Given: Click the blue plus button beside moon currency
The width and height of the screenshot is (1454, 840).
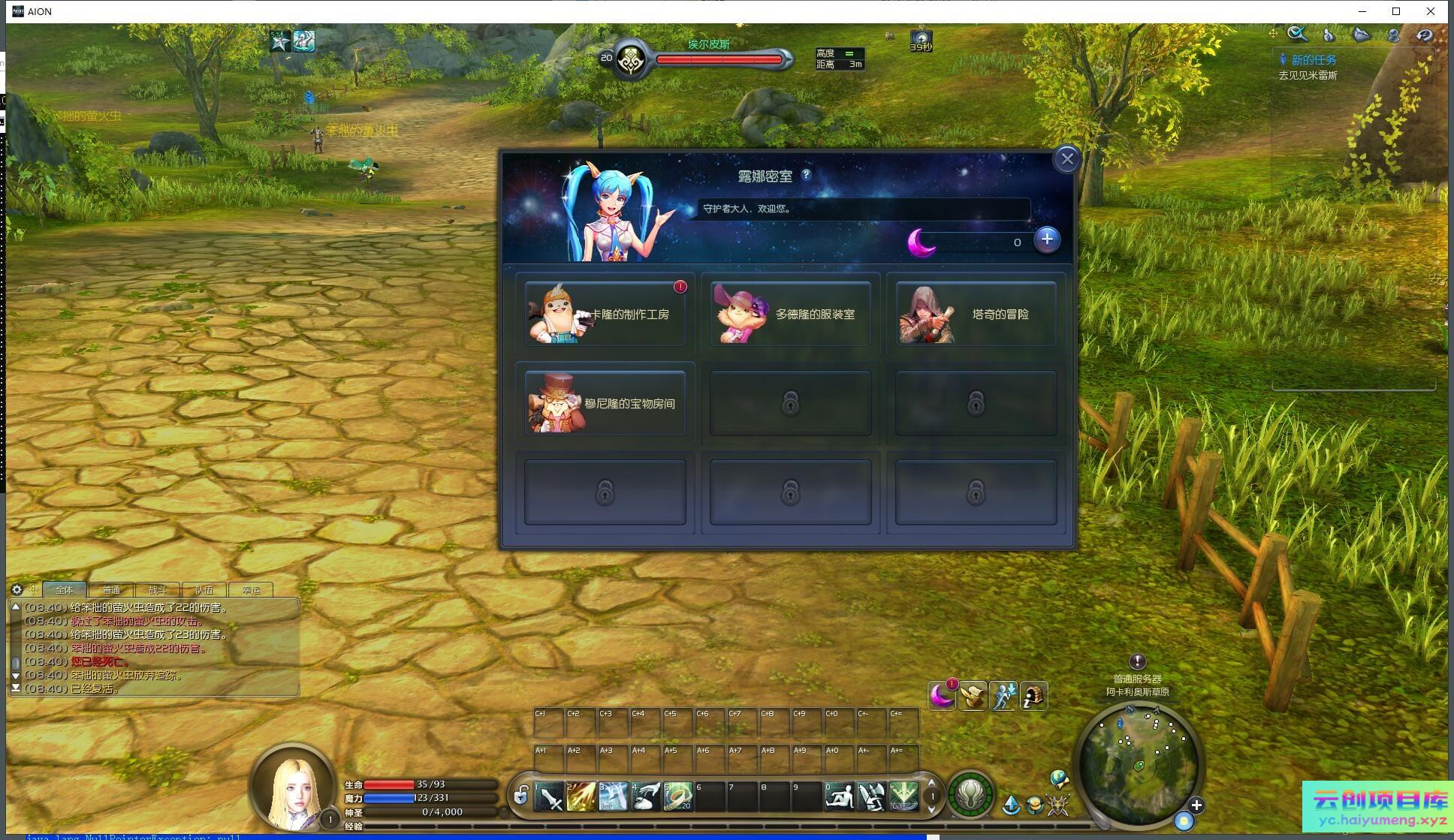Looking at the screenshot, I should coord(1047,239).
